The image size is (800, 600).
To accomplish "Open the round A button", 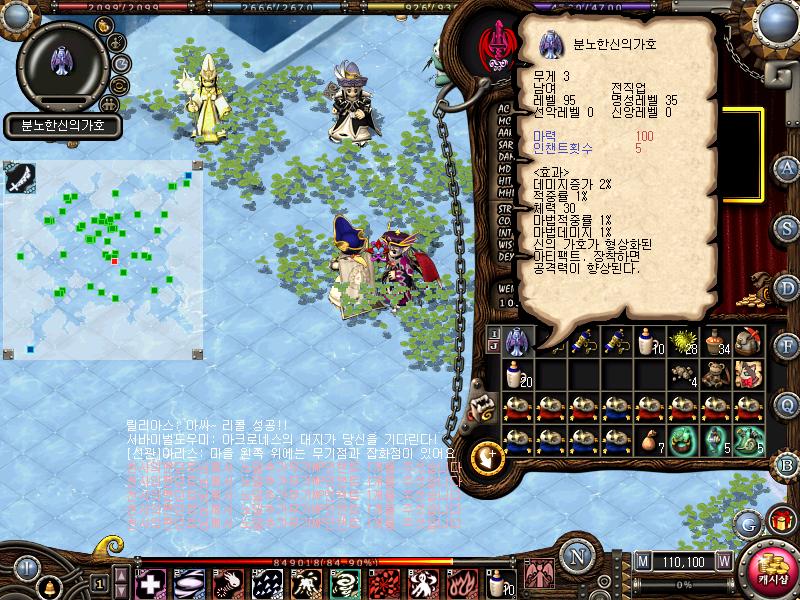I will point(787,167).
